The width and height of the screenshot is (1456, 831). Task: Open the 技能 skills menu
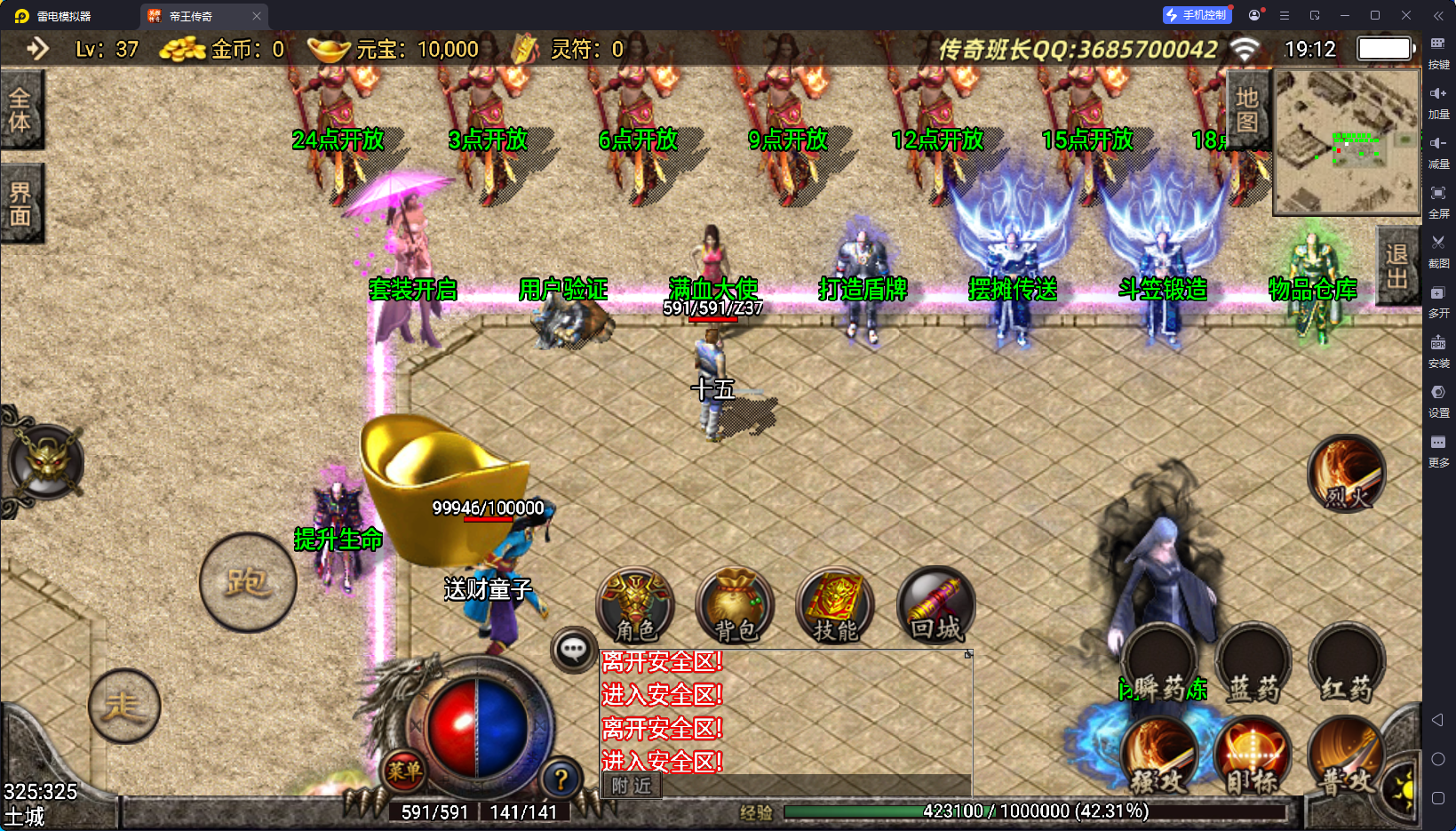point(835,606)
